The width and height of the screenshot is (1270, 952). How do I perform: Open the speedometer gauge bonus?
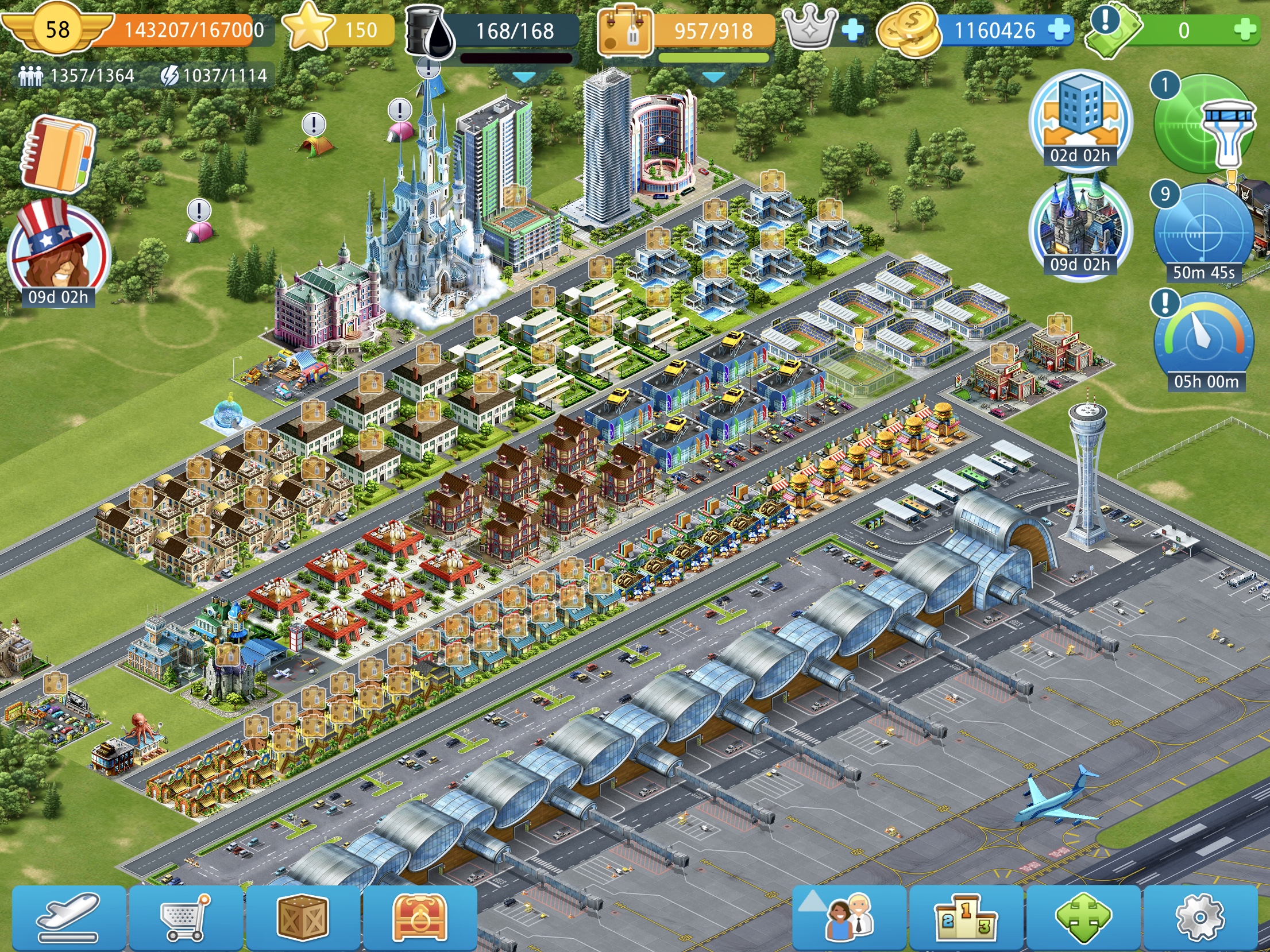pyautogui.click(x=1203, y=339)
